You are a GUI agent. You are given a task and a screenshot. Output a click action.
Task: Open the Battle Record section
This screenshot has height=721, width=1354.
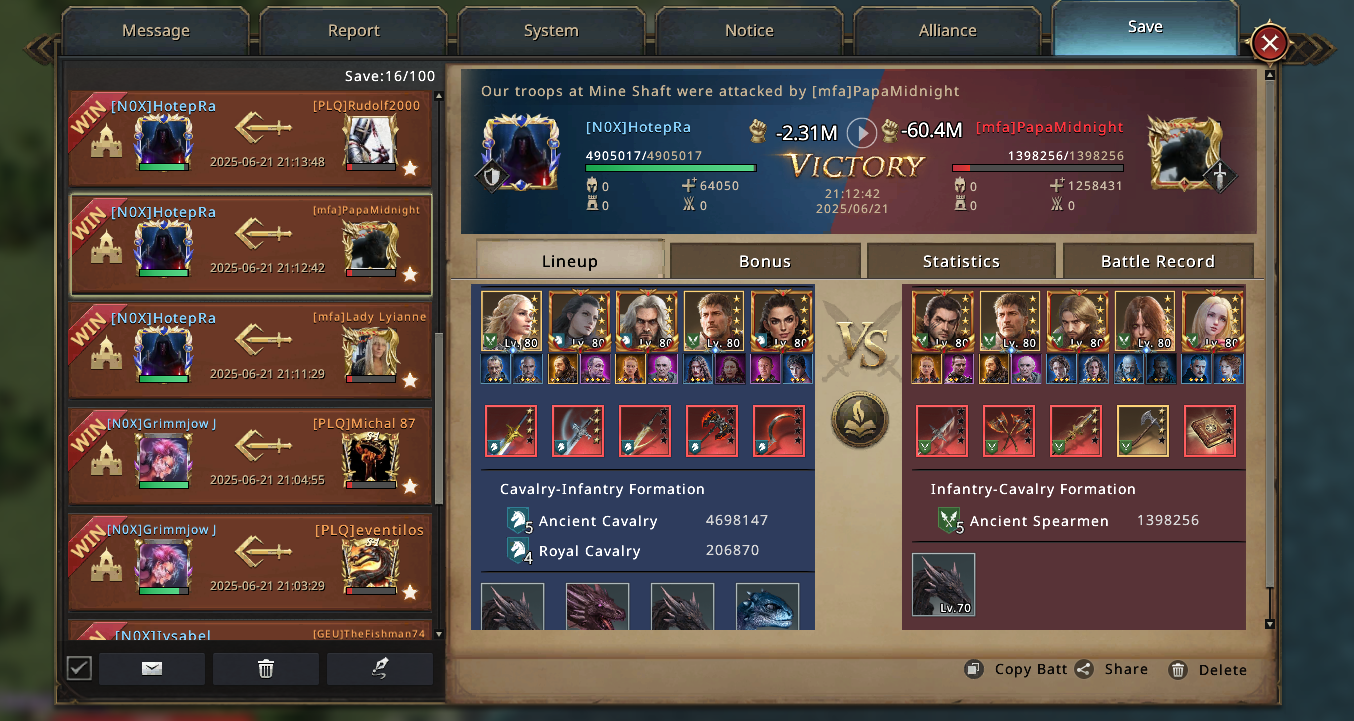pyautogui.click(x=1157, y=261)
